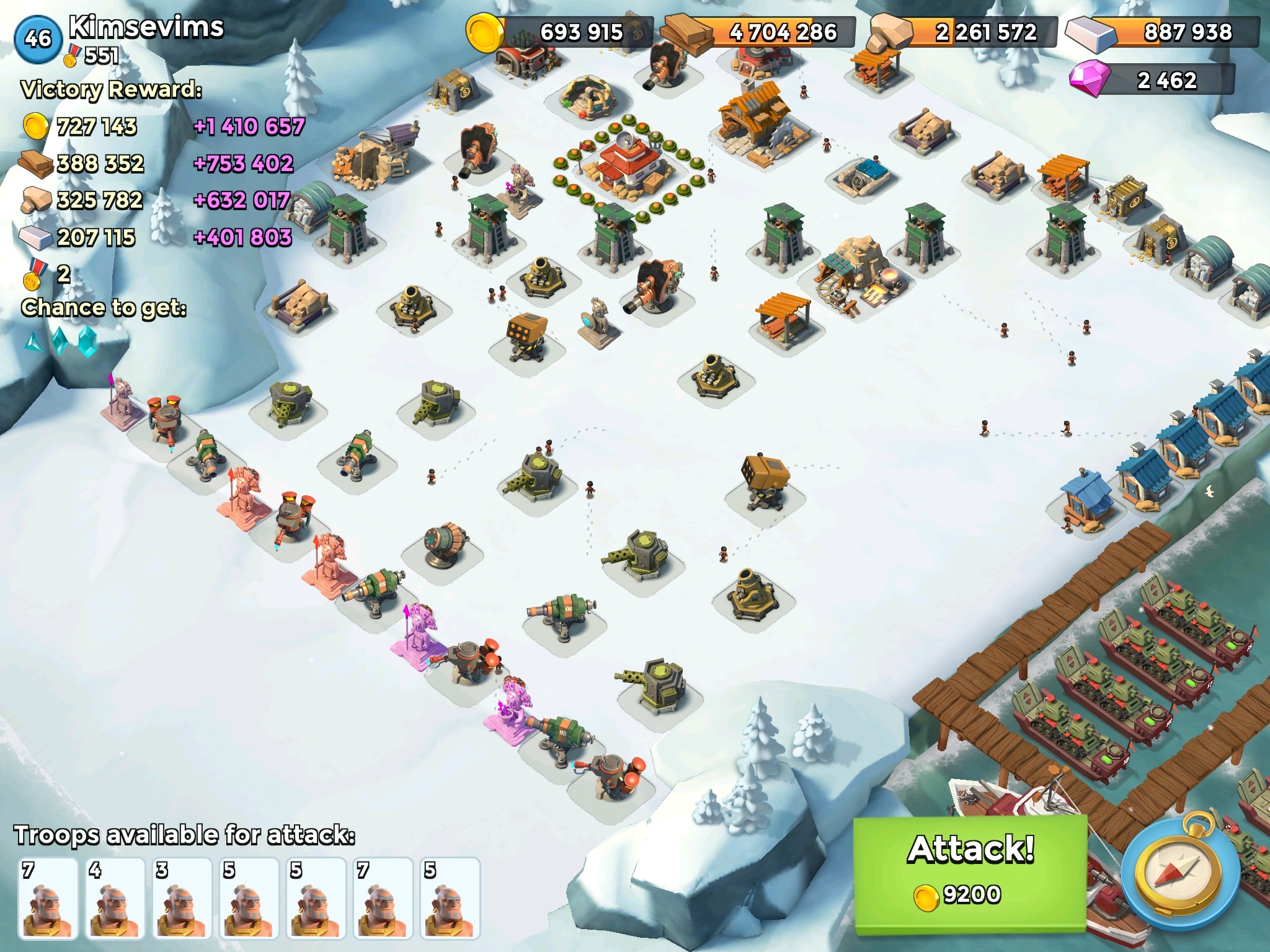Select the troop slot showing 4 units
Image resolution: width=1270 pixels, height=952 pixels.
click(x=115, y=897)
